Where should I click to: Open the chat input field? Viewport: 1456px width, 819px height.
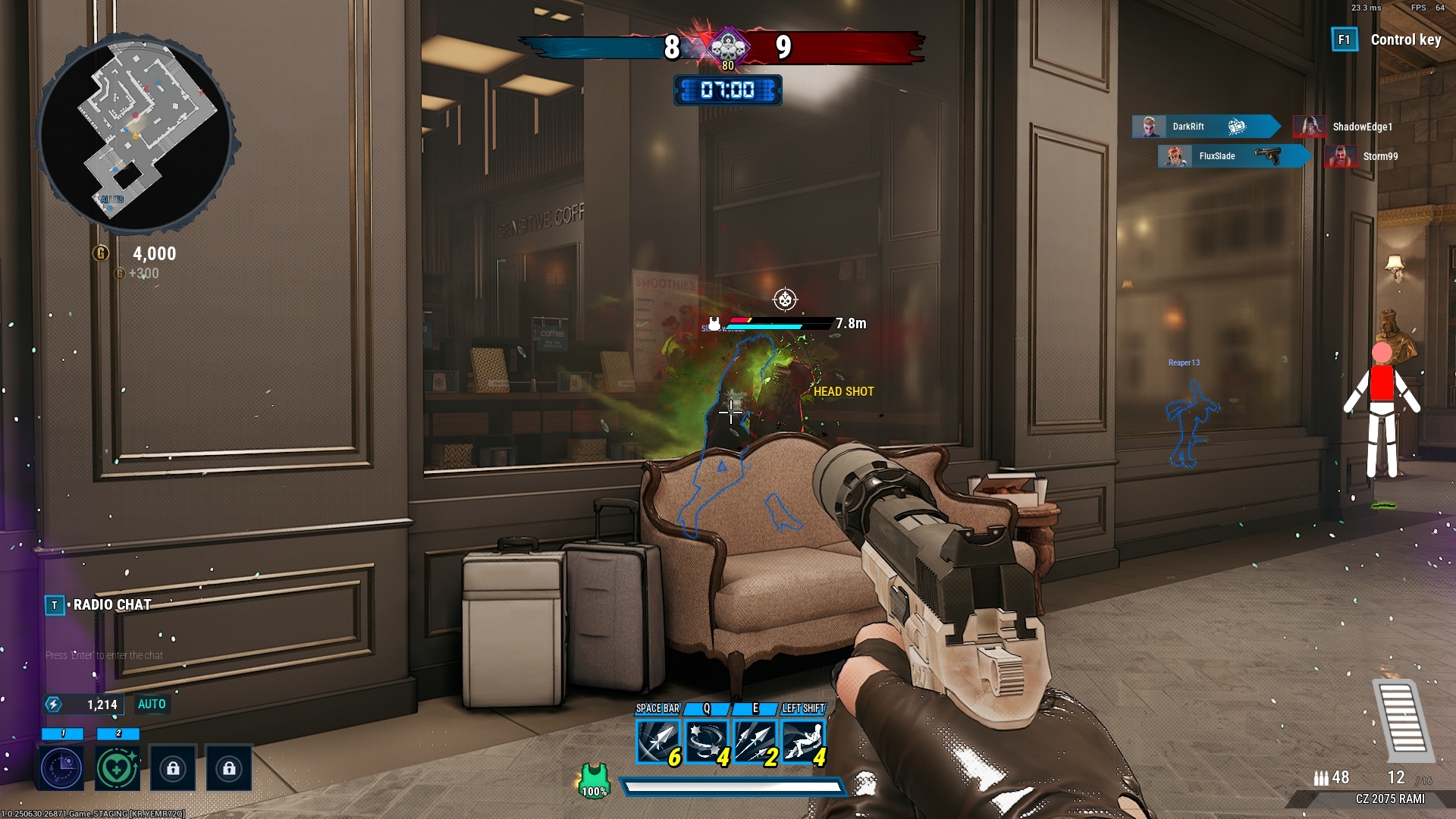coord(105,656)
